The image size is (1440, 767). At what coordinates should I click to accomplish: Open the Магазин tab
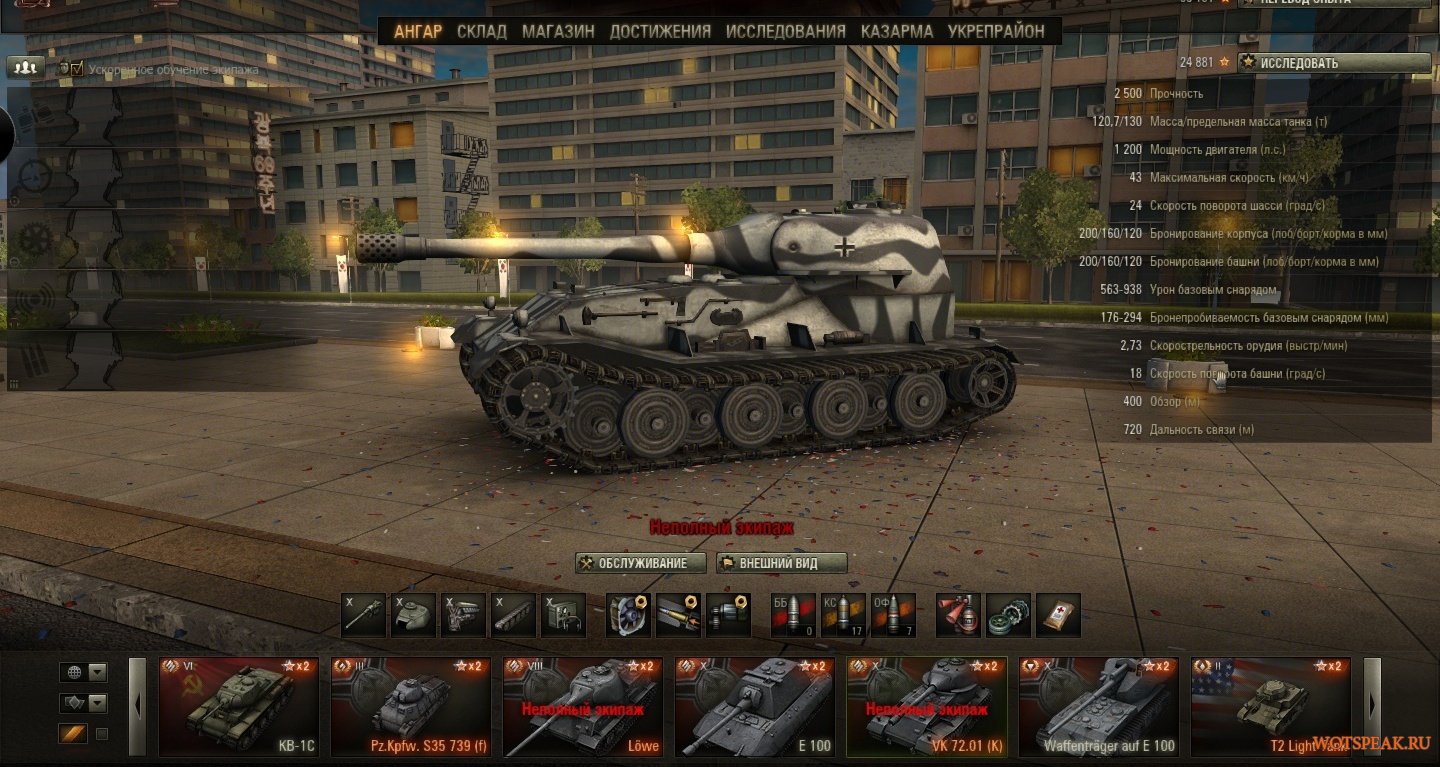pyautogui.click(x=558, y=31)
